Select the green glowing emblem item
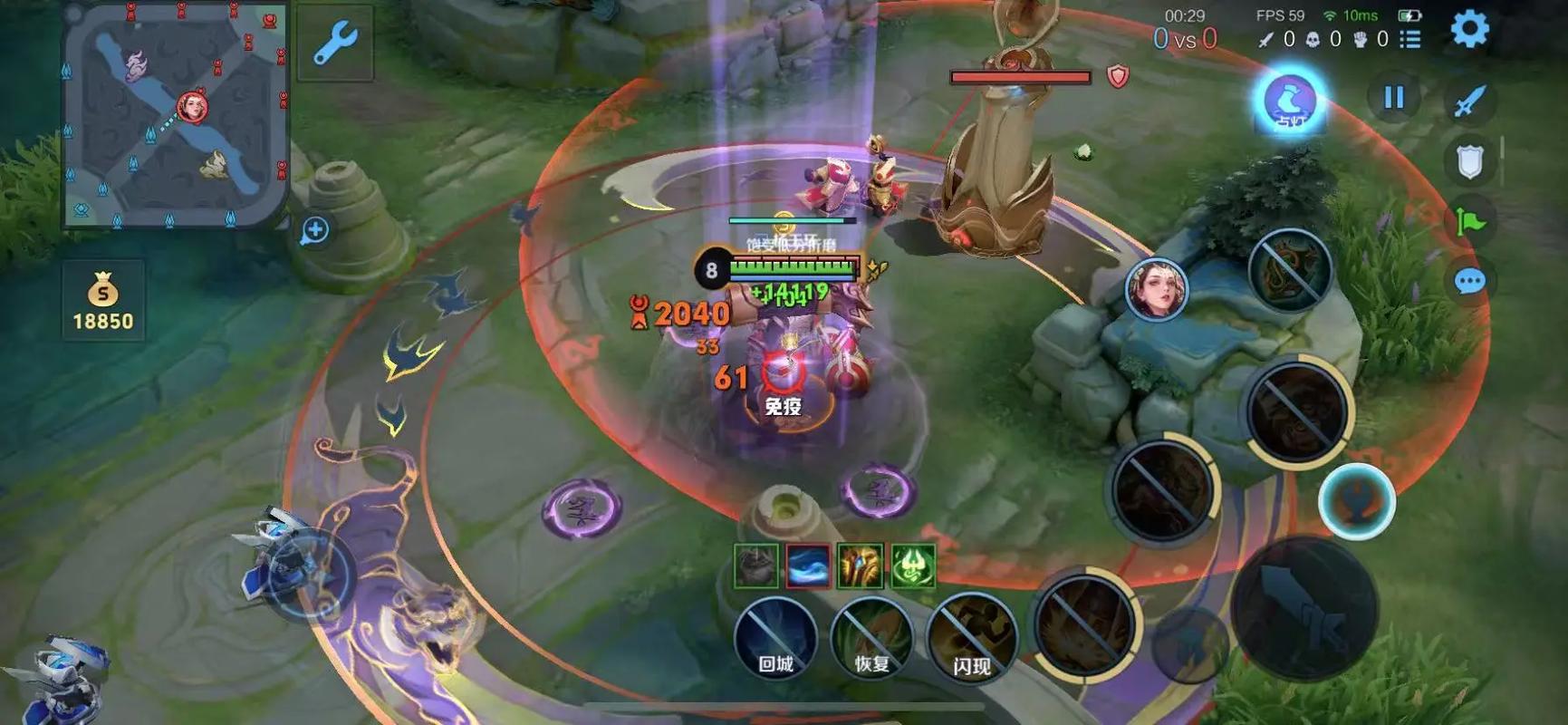Image resolution: width=1568 pixels, height=725 pixels. tap(912, 566)
